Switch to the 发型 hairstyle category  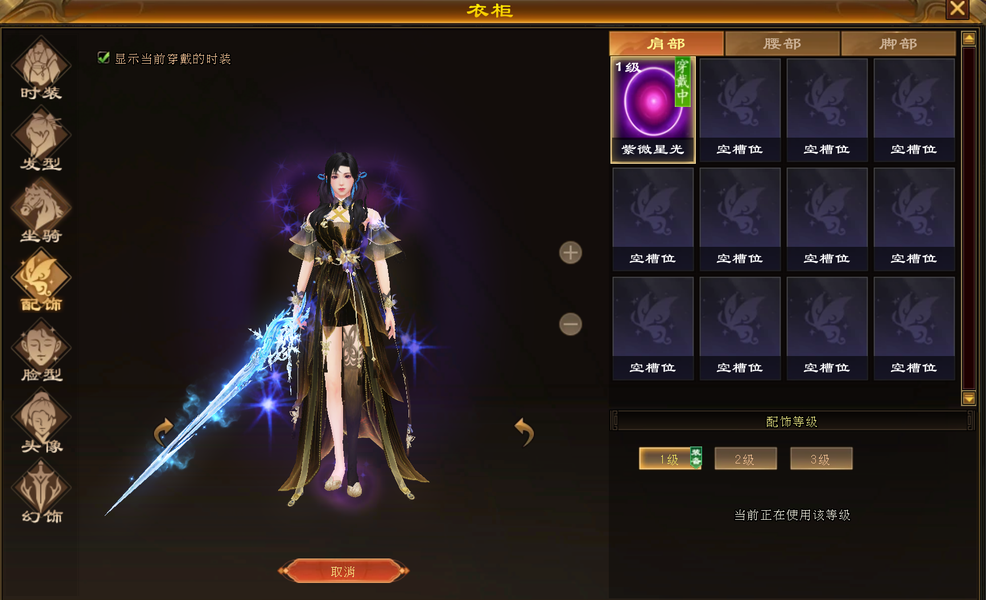(x=41, y=138)
